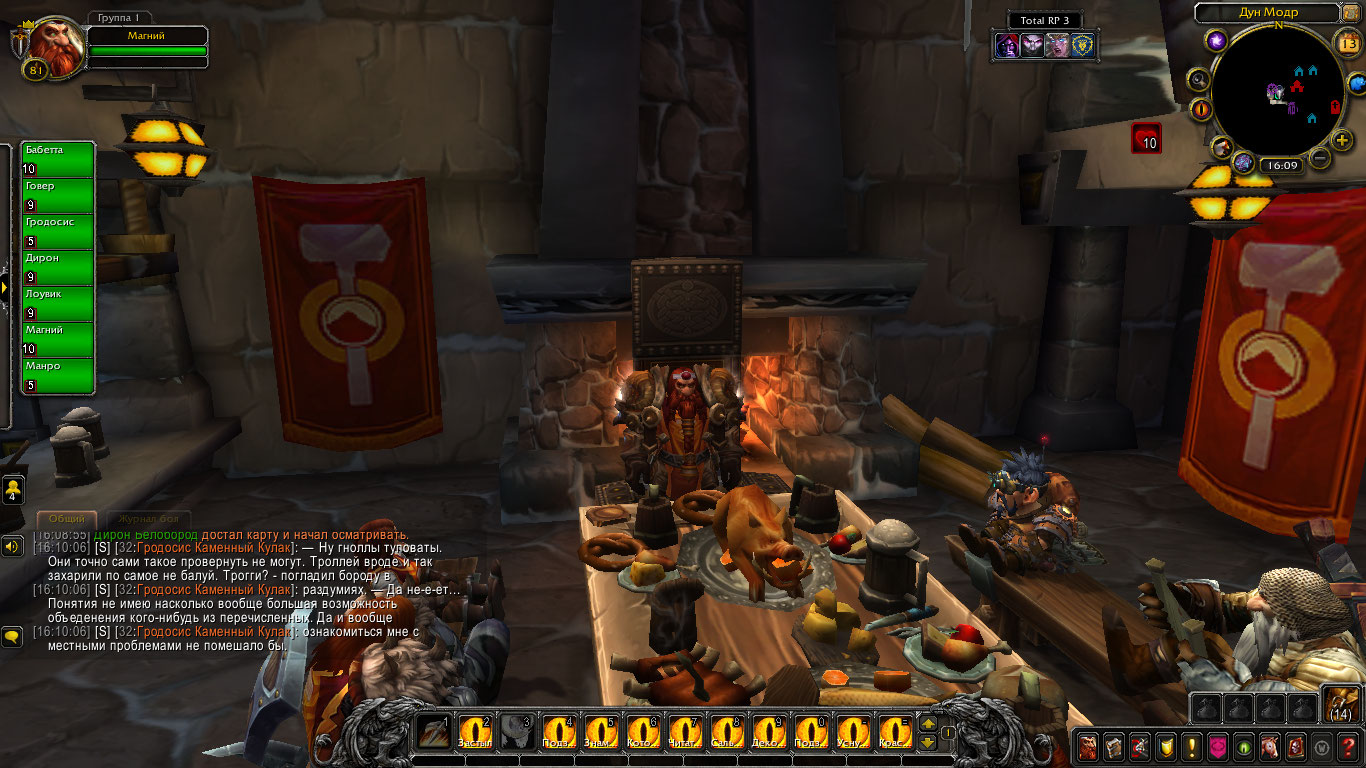1366x768 pixels.
Task: Open the world map via the Дун Модр button
Action: tap(1266, 13)
